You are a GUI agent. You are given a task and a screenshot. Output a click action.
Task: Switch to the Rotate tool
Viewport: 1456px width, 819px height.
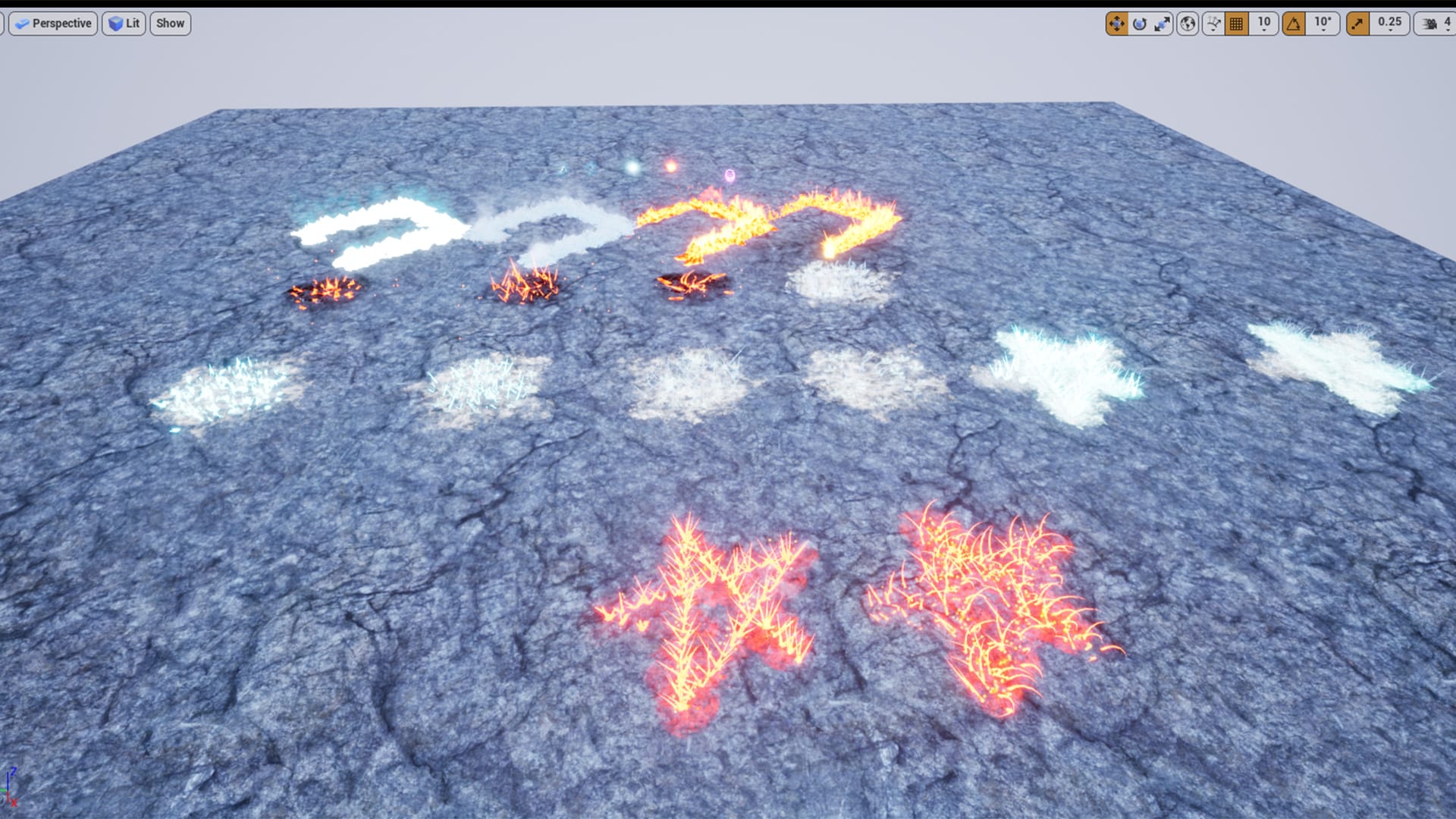(x=1141, y=24)
